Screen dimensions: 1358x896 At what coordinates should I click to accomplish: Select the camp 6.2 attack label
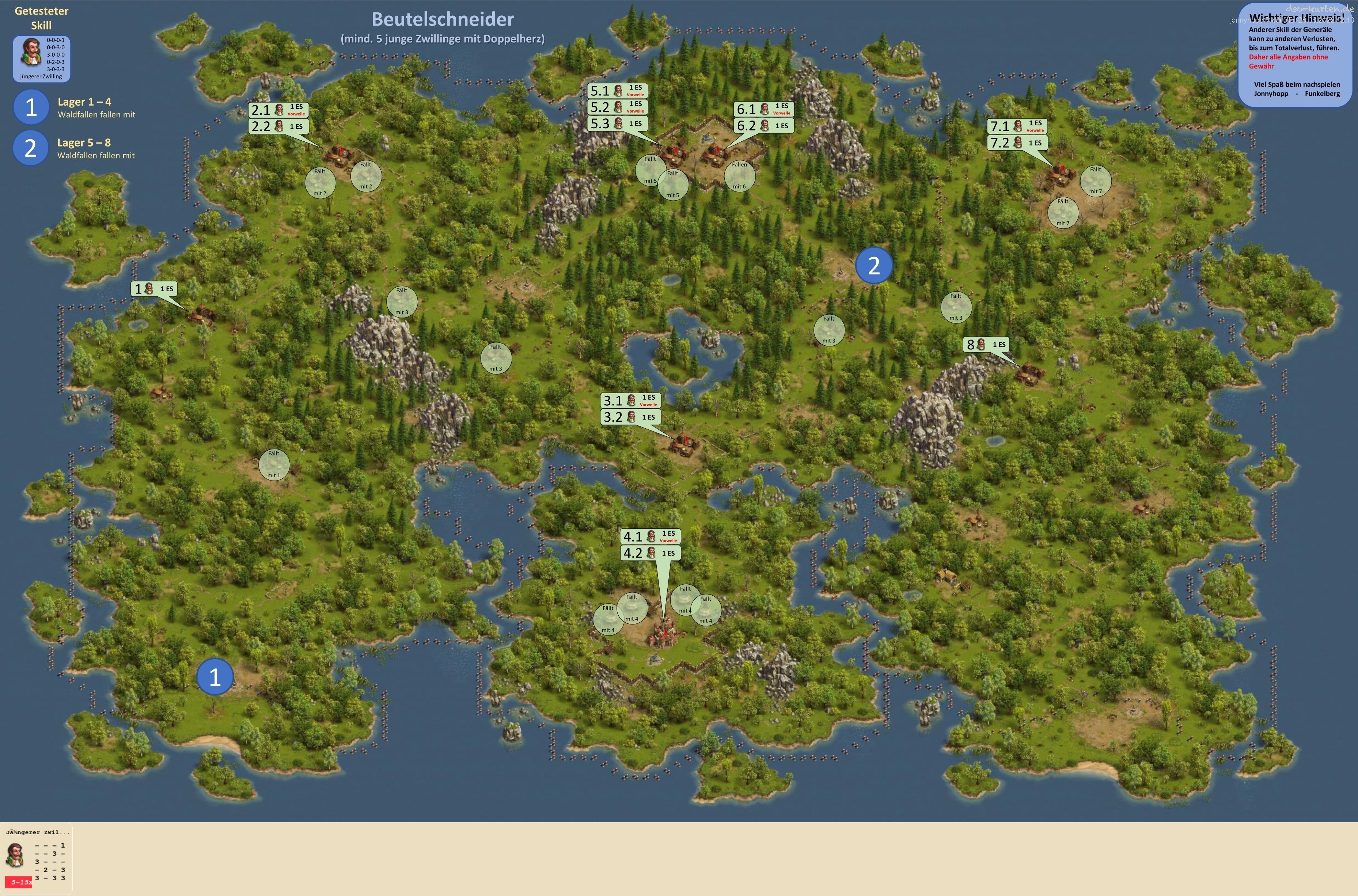click(x=763, y=125)
